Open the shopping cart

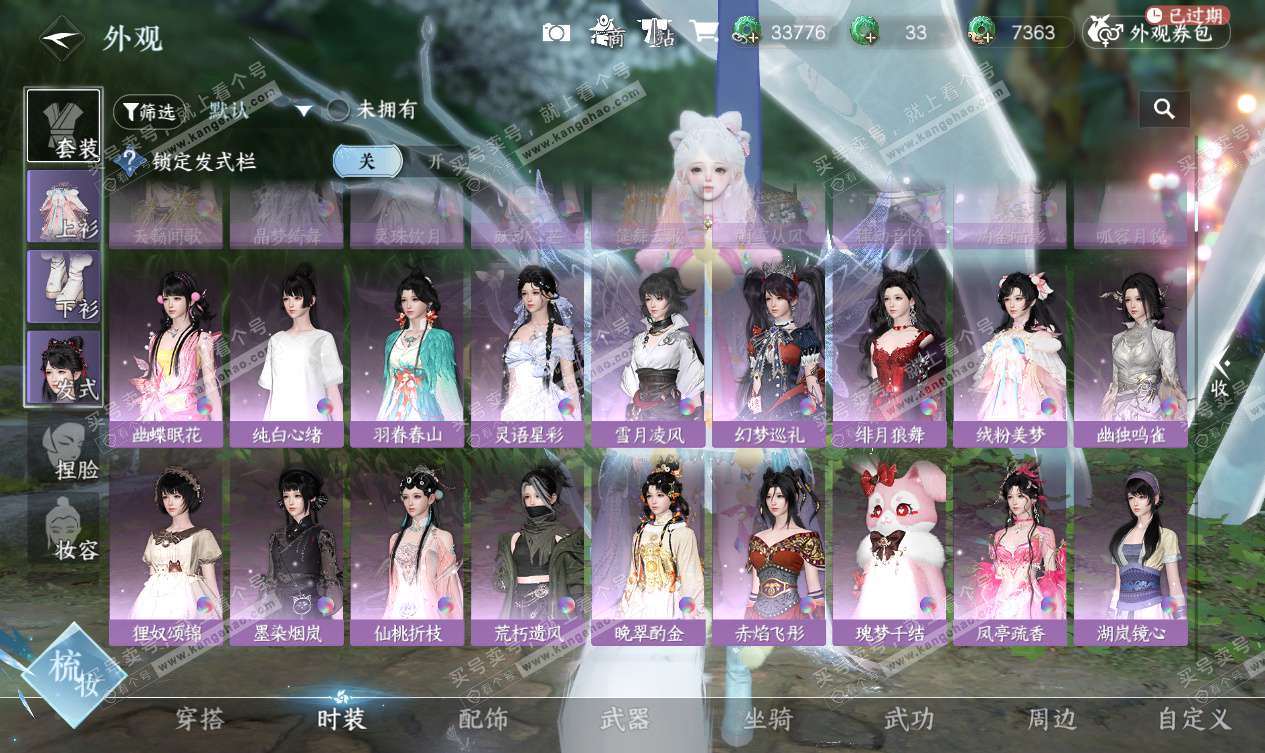pos(703,32)
